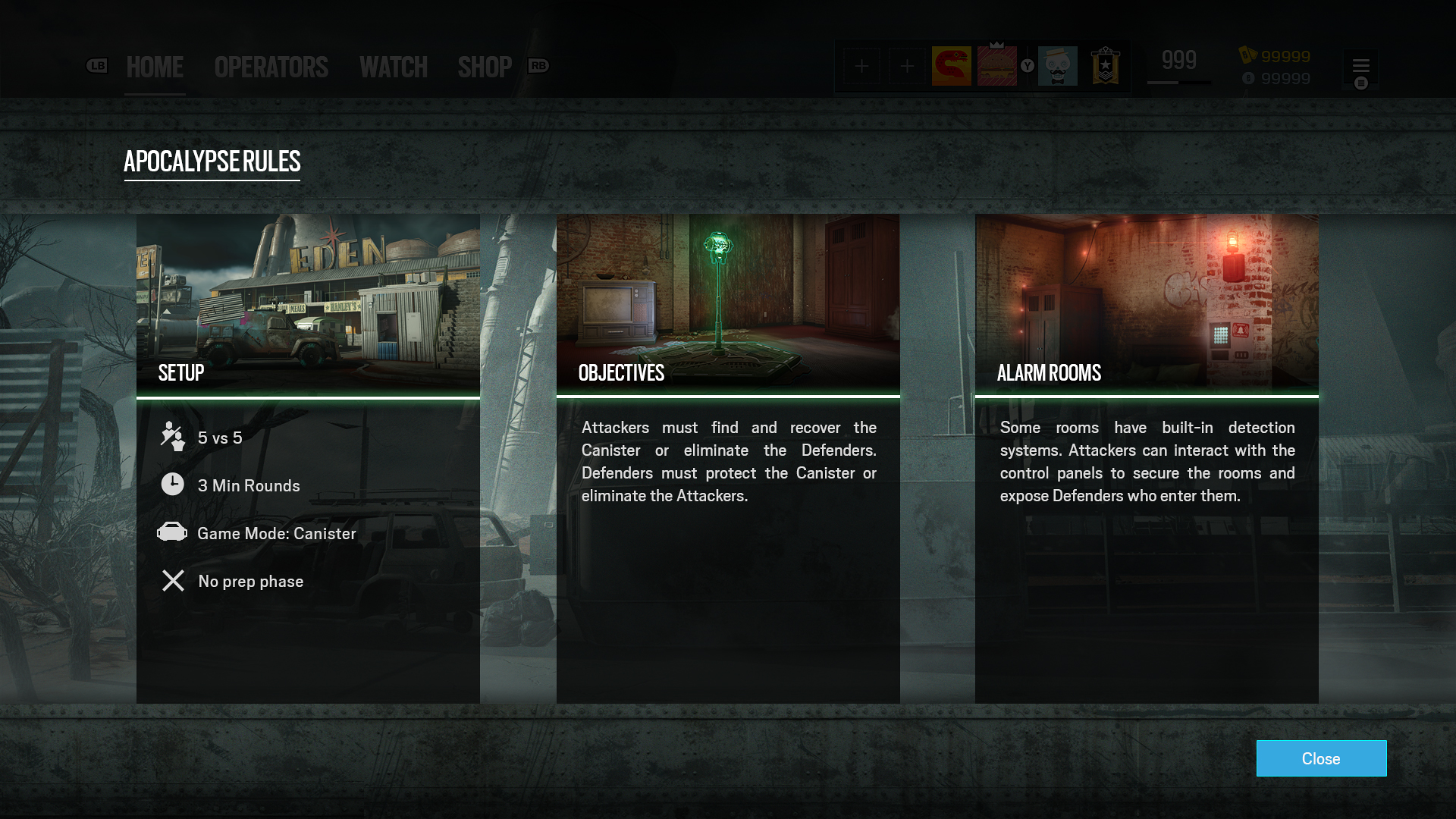This screenshot has height=819, width=1456.
Task: Open the Operators tab
Action: [x=271, y=67]
